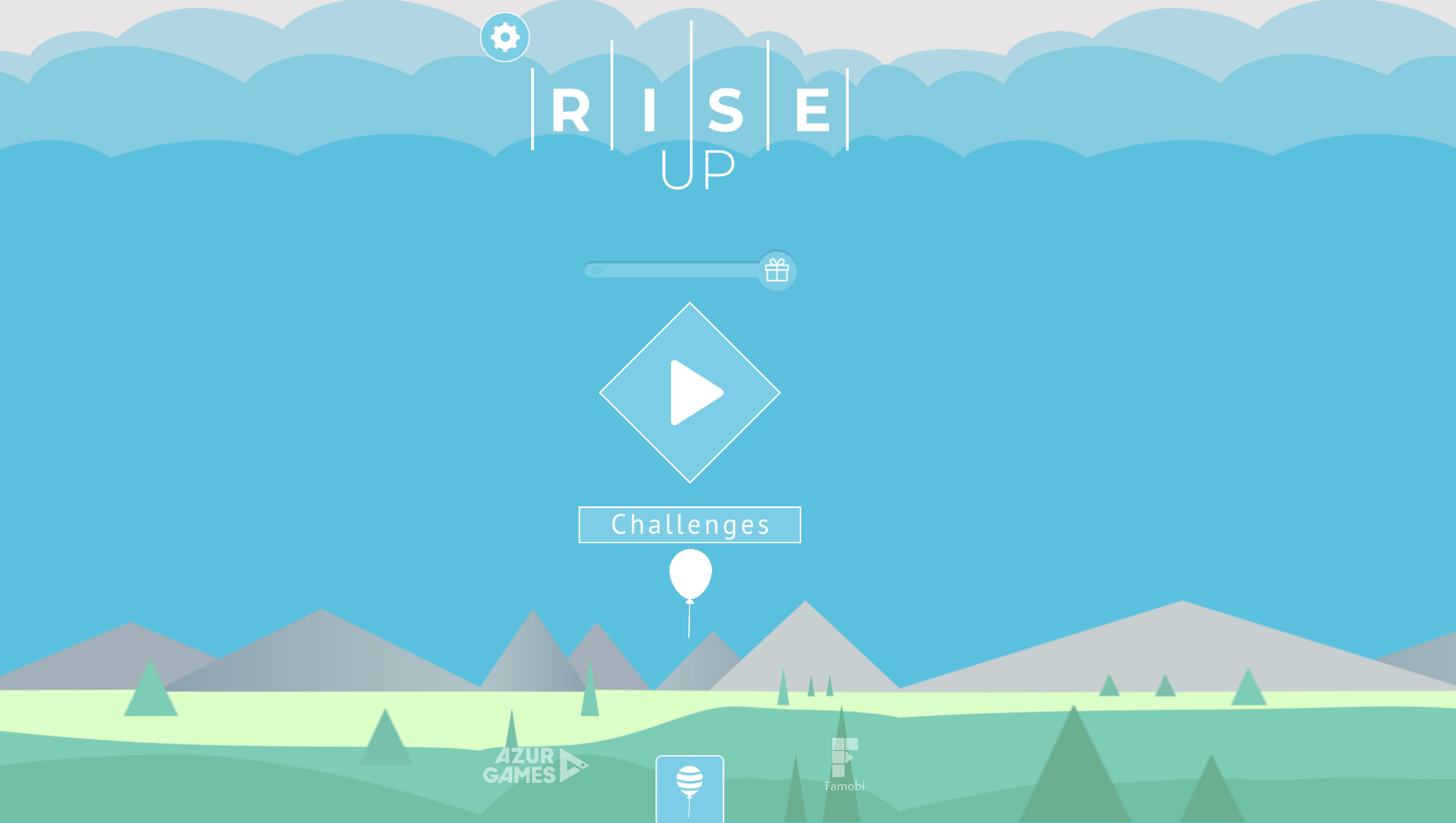The image size is (1456, 823).
Task: Visit Famobi via its logo link
Action: (x=845, y=767)
